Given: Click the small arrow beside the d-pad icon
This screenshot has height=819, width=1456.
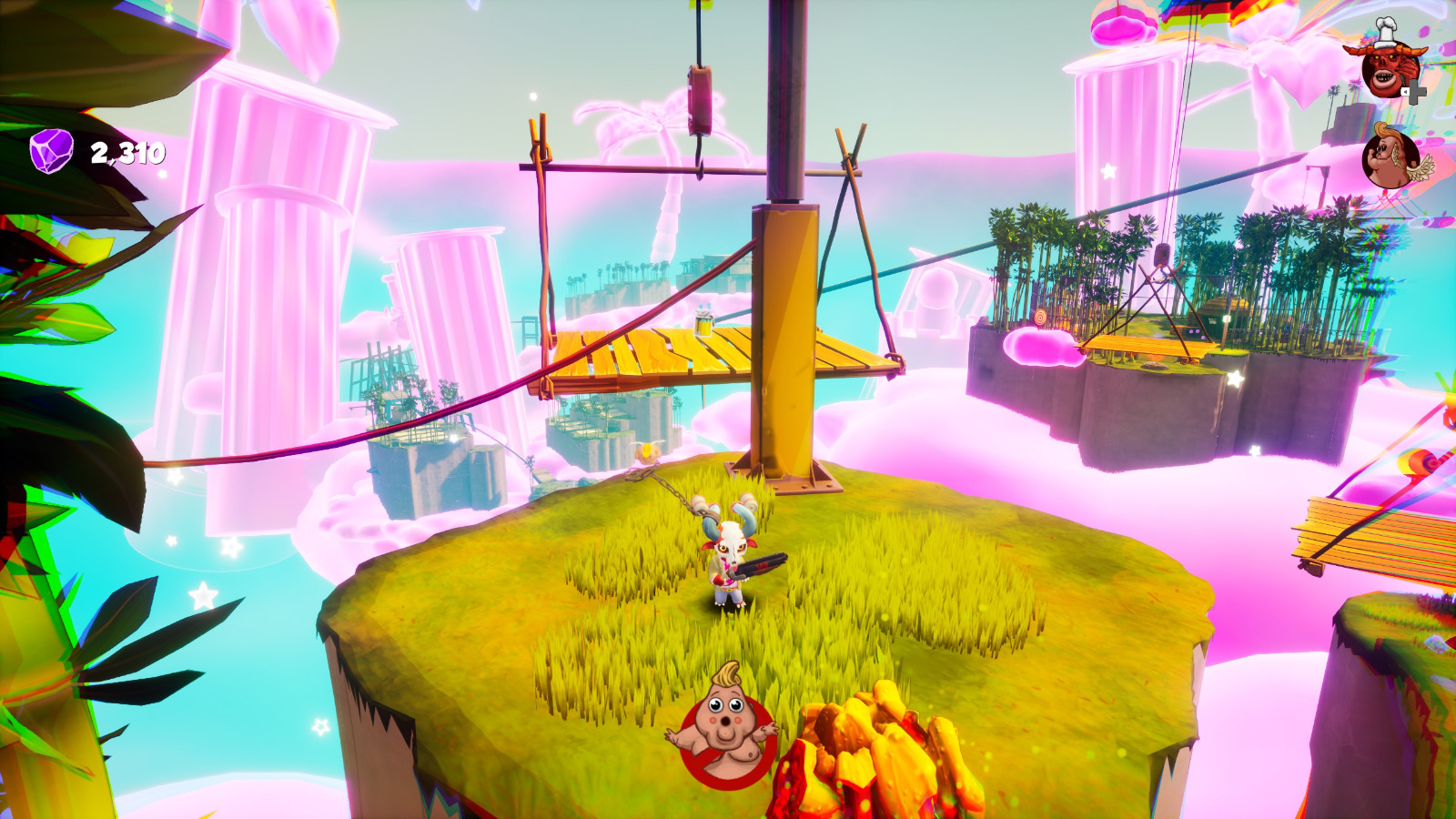Looking at the screenshot, I should (x=1405, y=91).
